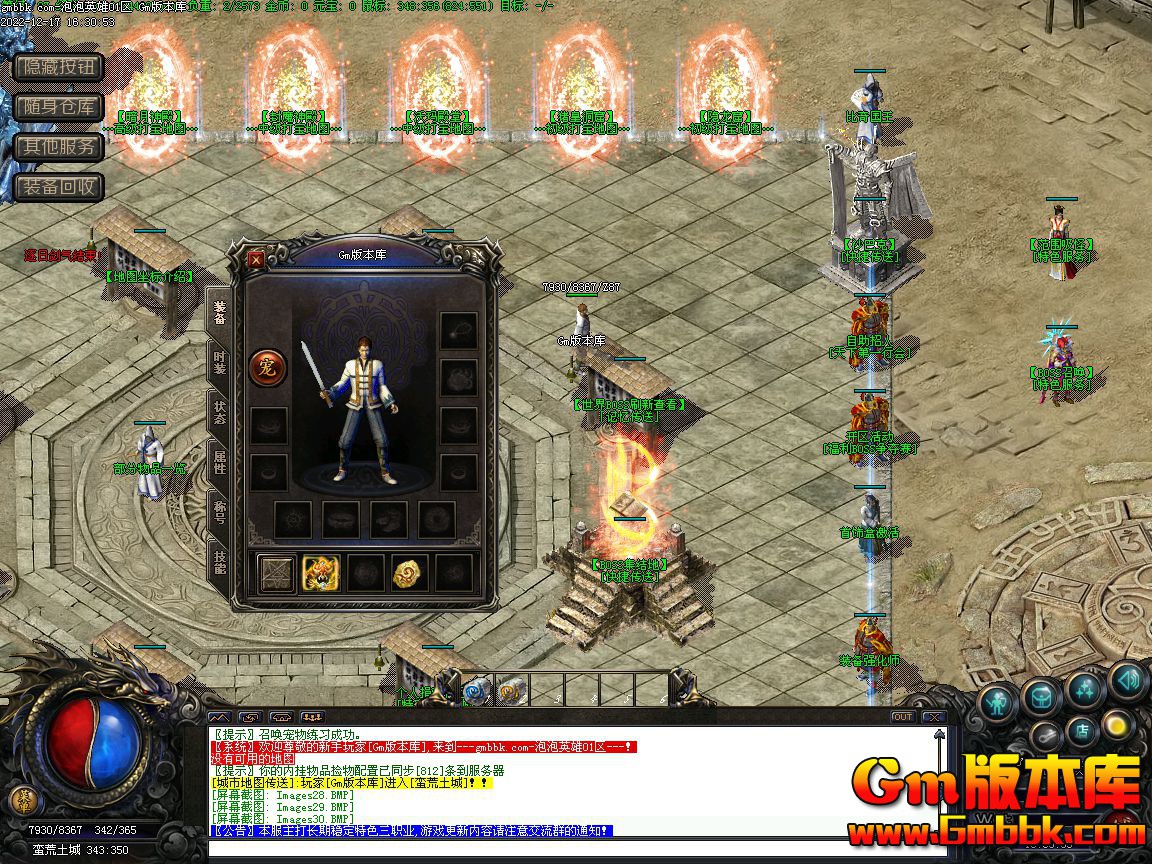Open the 技能 skills tab
The height and width of the screenshot is (864, 1152).
click(x=219, y=562)
